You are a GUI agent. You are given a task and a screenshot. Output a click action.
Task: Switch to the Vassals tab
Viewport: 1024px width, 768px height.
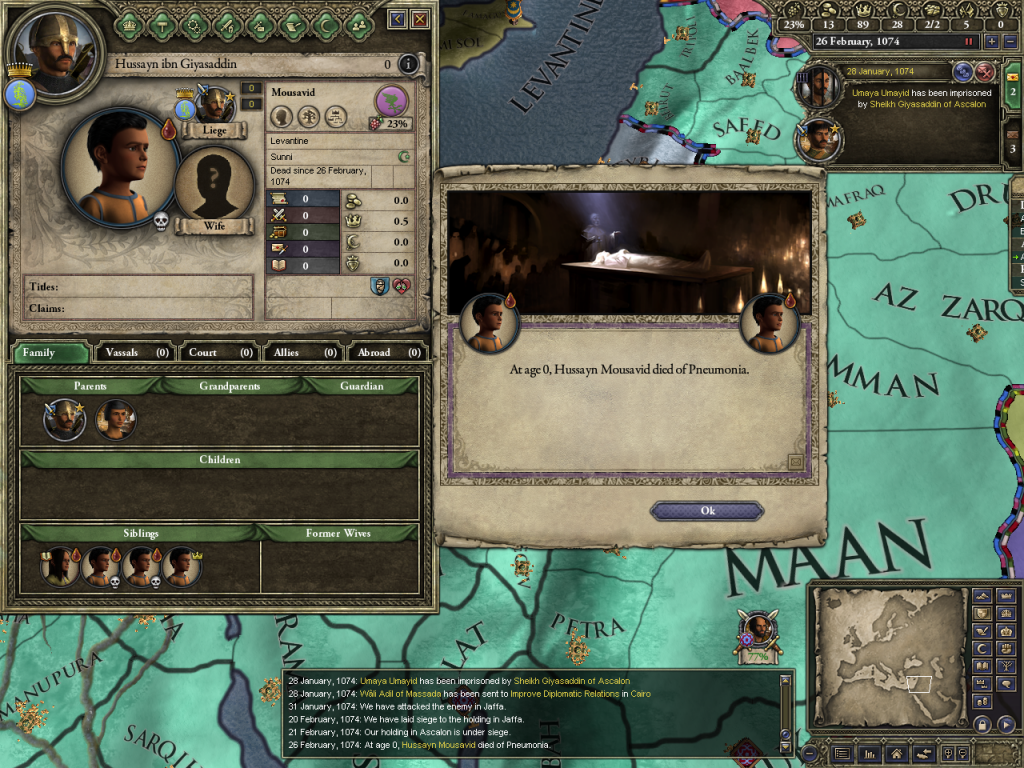click(135, 352)
